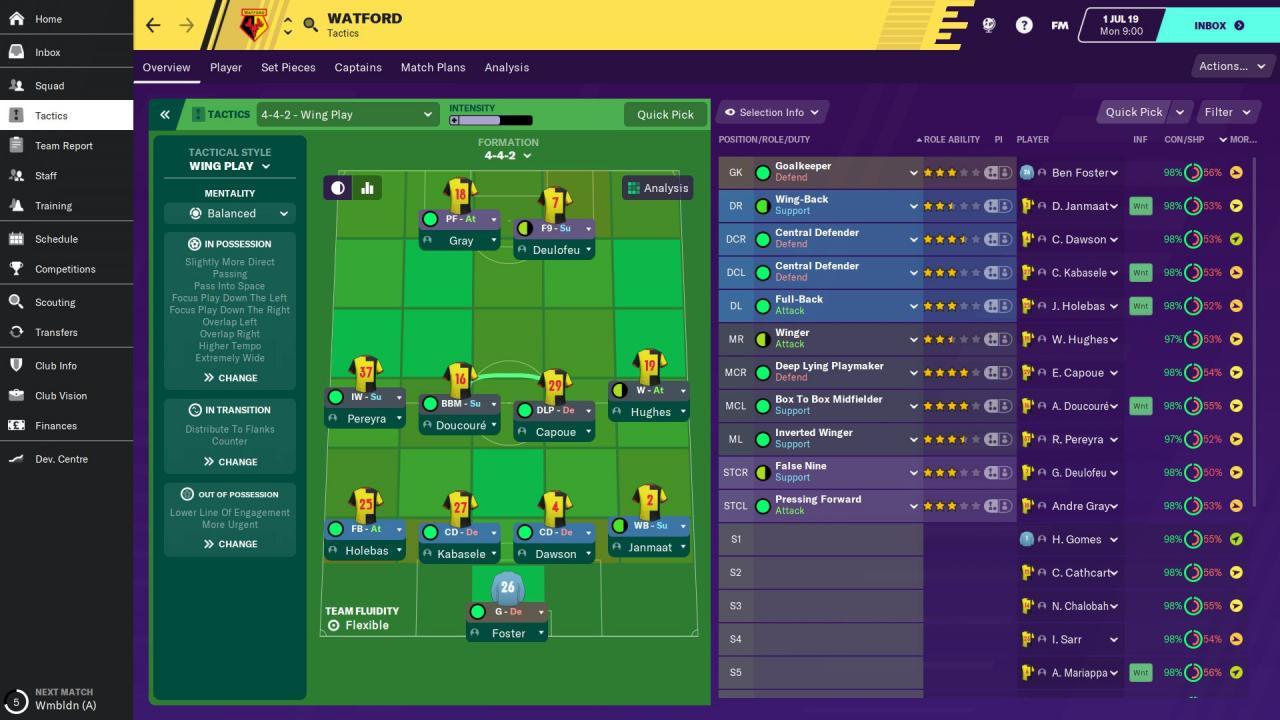The height and width of the screenshot is (720, 1280).
Task: Show the tactics Analysis tab
Action: click(x=507, y=67)
